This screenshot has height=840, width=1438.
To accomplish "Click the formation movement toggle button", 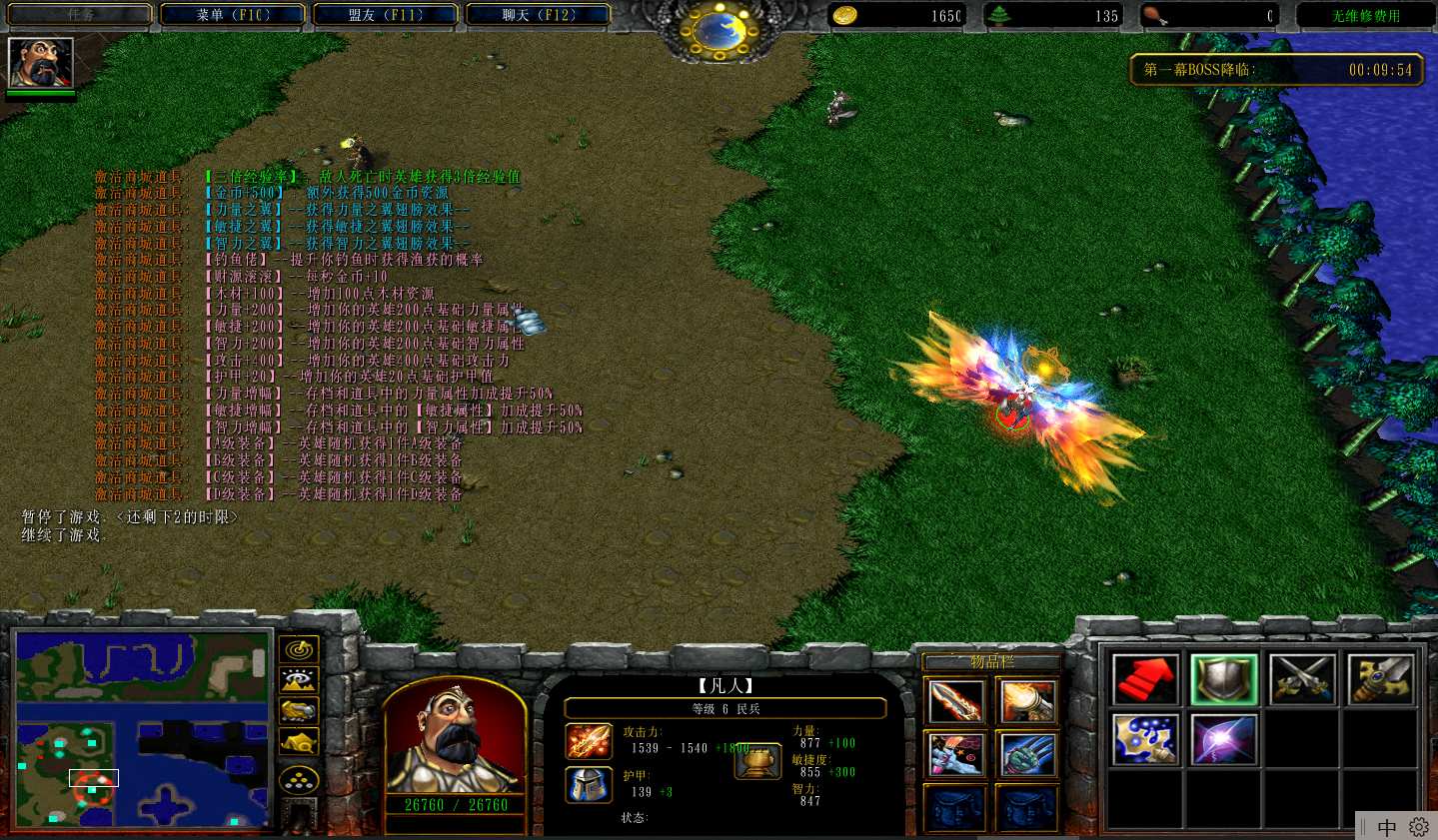I will point(299,781).
